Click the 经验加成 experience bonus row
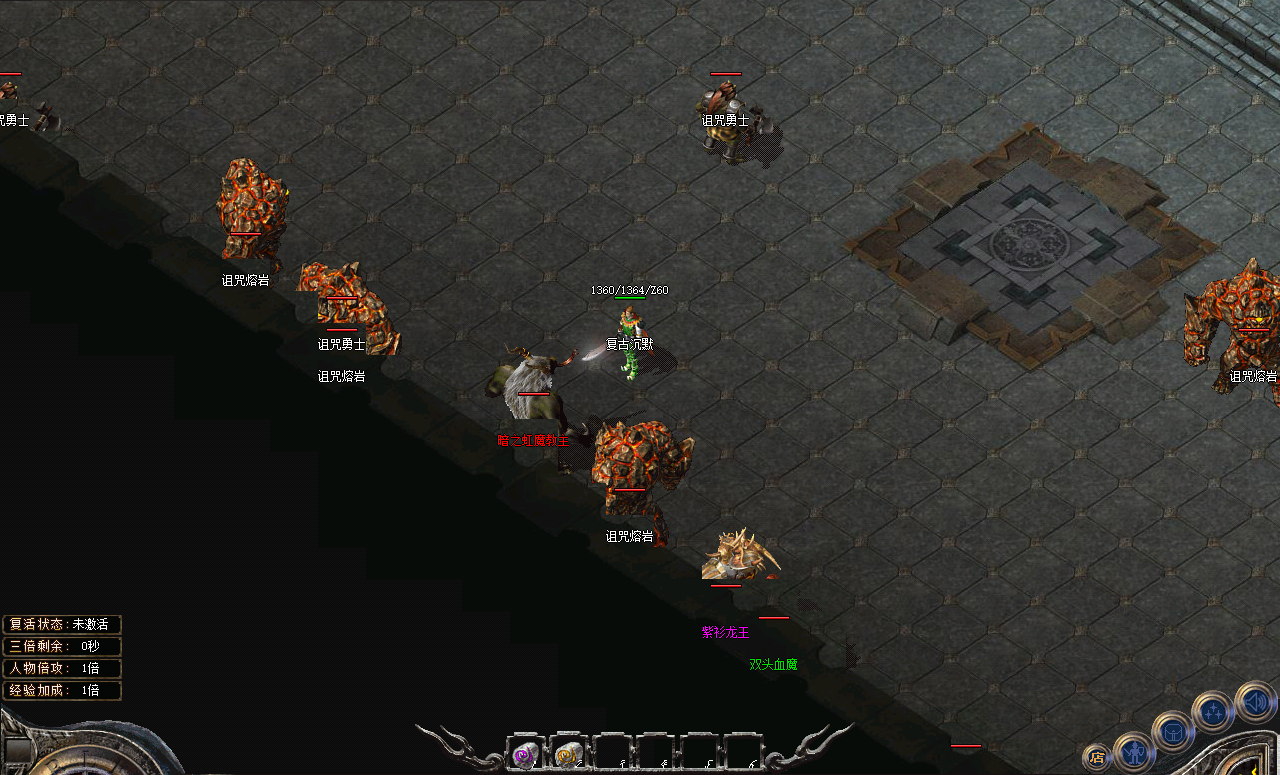Image resolution: width=1280 pixels, height=775 pixels. (x=63, y=690)
